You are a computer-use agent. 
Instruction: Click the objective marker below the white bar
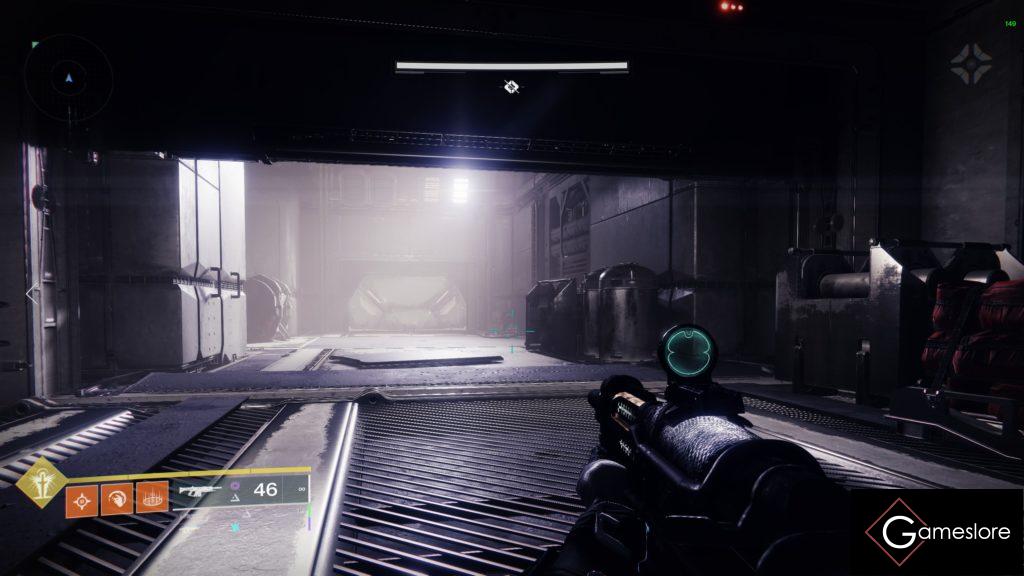511,87
